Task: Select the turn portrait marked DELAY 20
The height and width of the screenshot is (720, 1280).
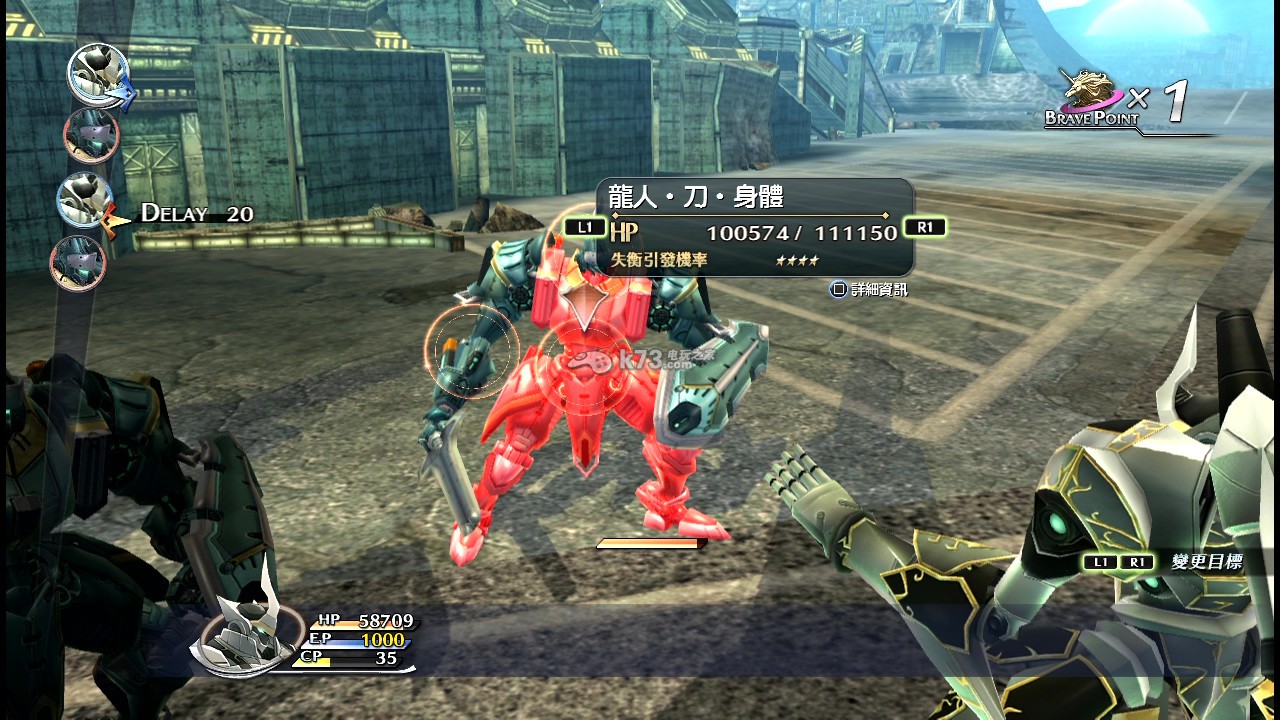Action: (x=84, y=199)
